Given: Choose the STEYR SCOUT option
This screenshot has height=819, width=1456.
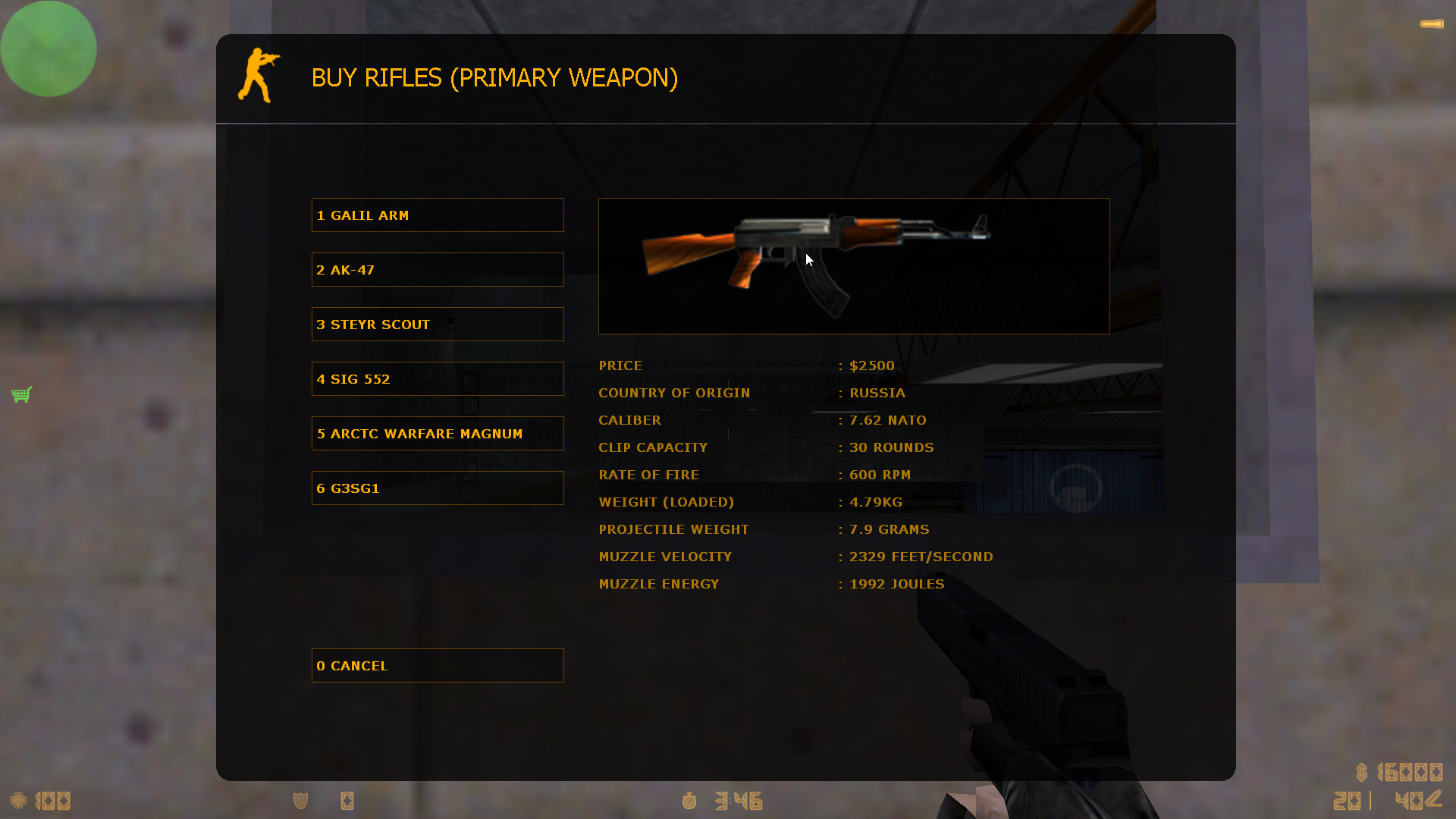Looking at the screenshot, I should coord(437,324).
